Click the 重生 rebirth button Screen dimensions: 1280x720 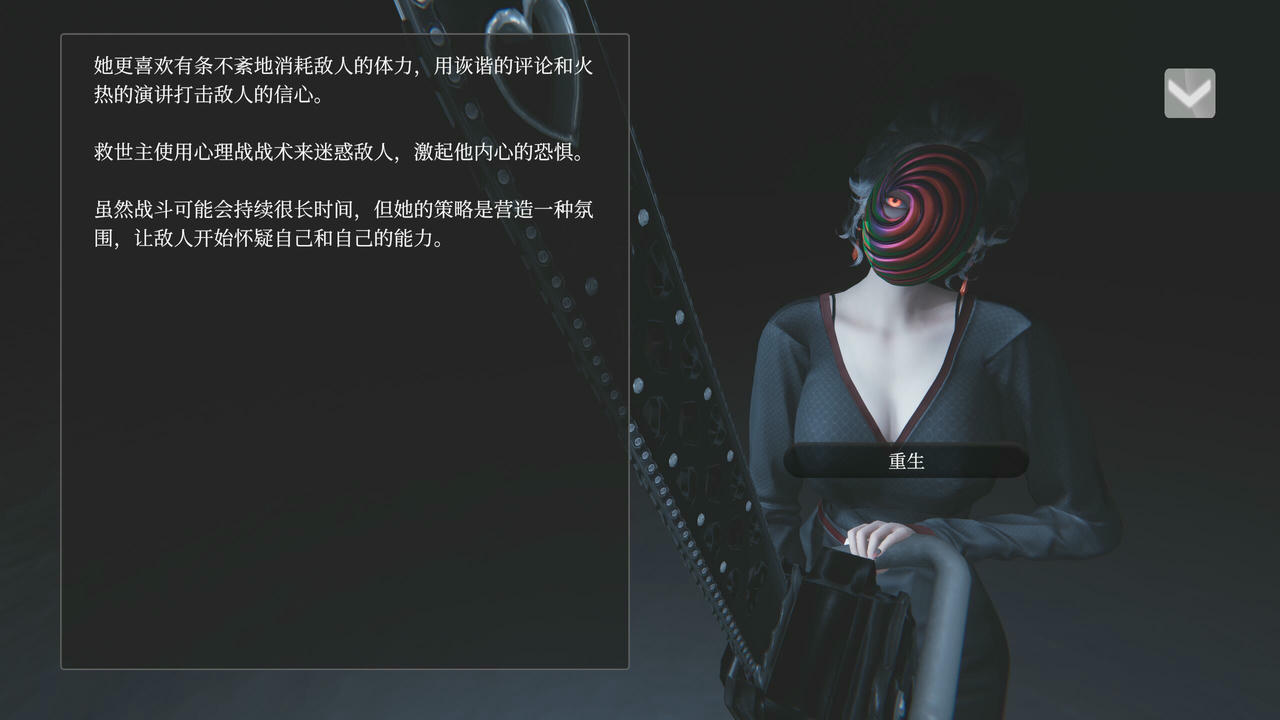[x=905, y=461]
